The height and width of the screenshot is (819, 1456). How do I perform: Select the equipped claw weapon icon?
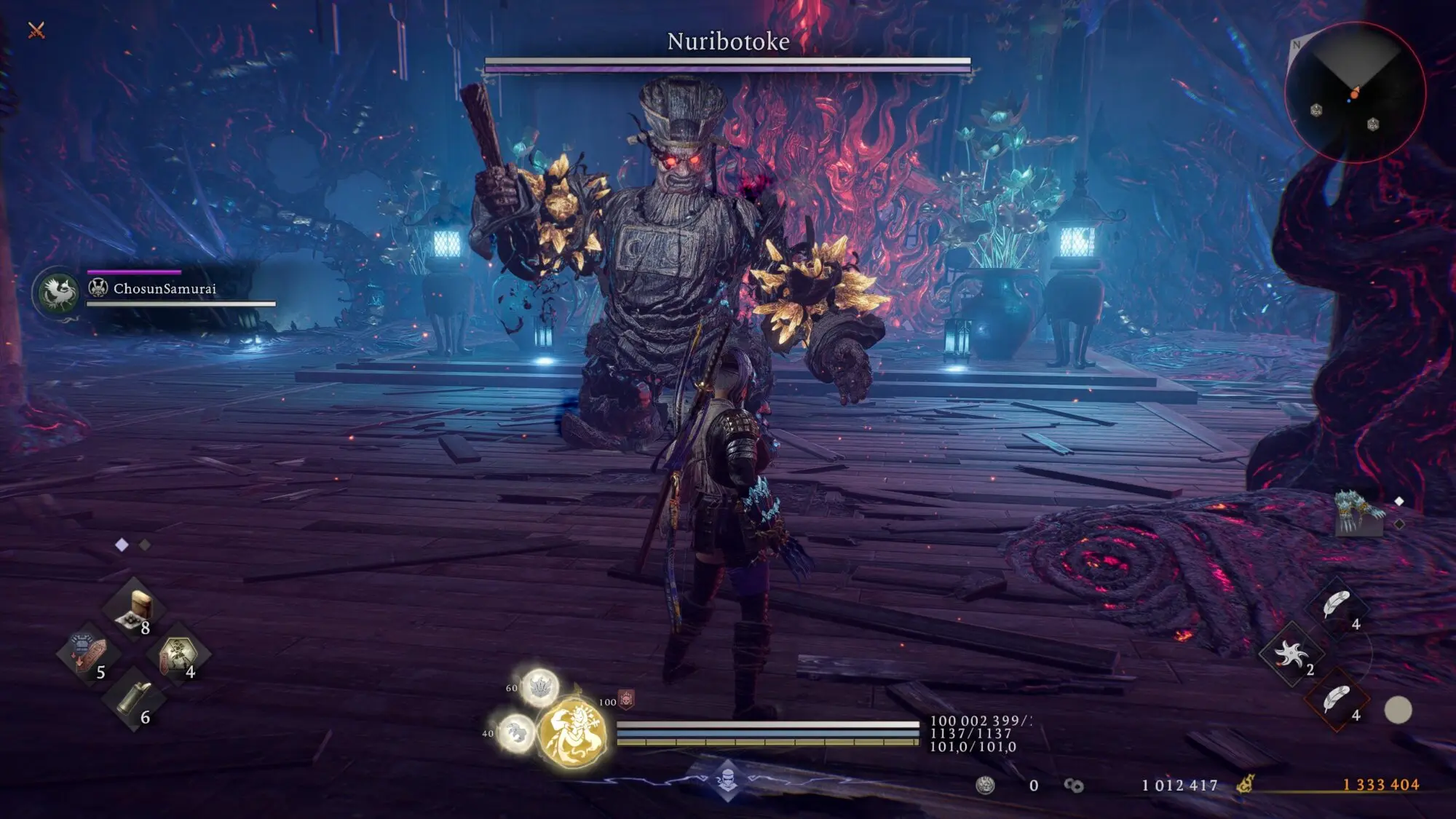coord(1358,513)
